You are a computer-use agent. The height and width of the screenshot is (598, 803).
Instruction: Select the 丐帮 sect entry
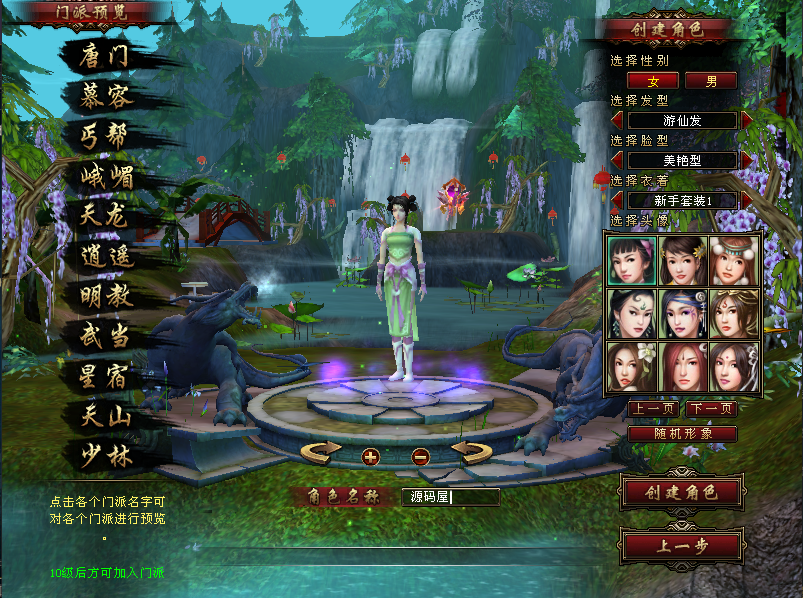point(105,136)
